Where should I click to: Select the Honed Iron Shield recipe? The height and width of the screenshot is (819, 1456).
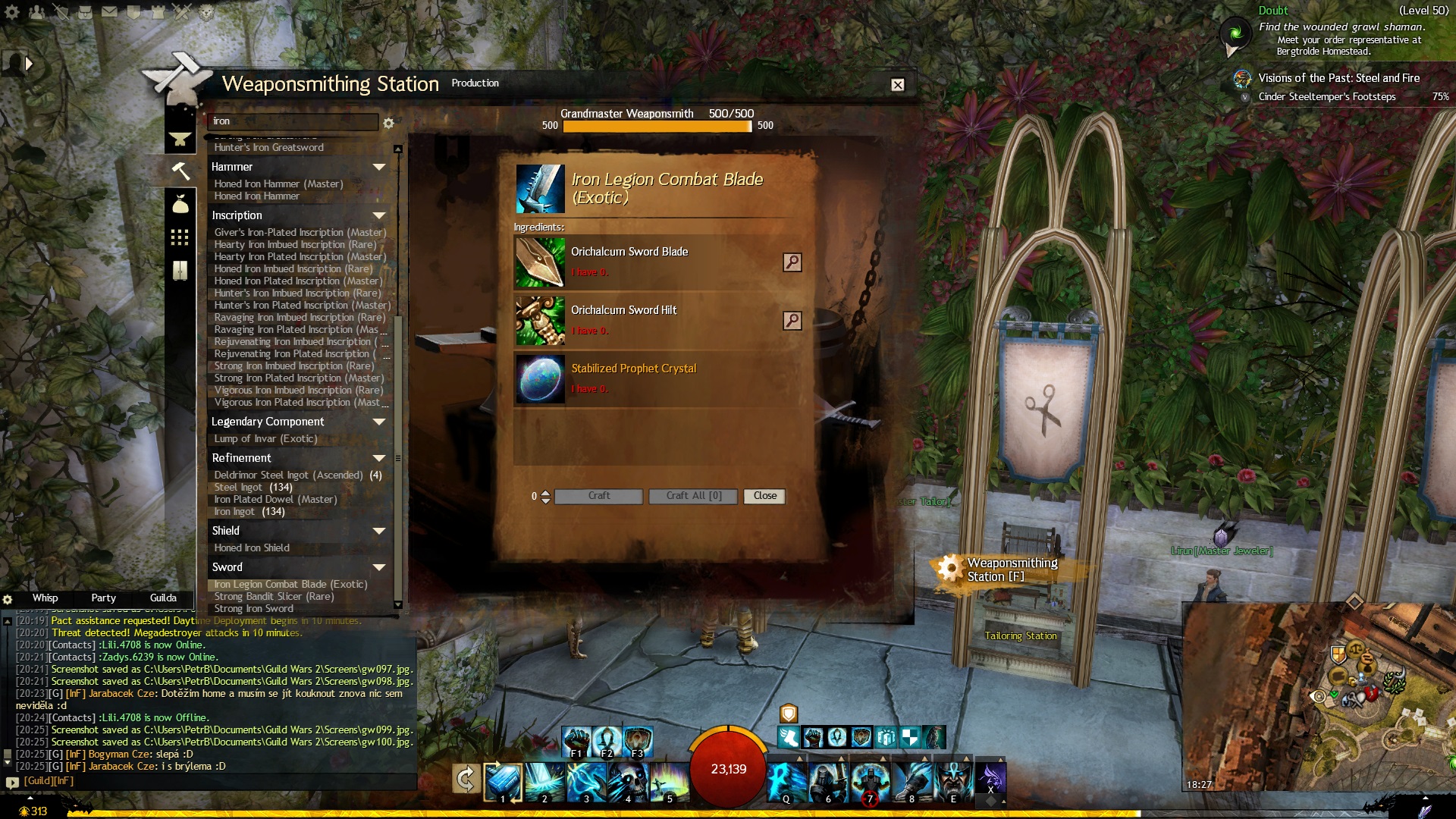click(252, 548)
